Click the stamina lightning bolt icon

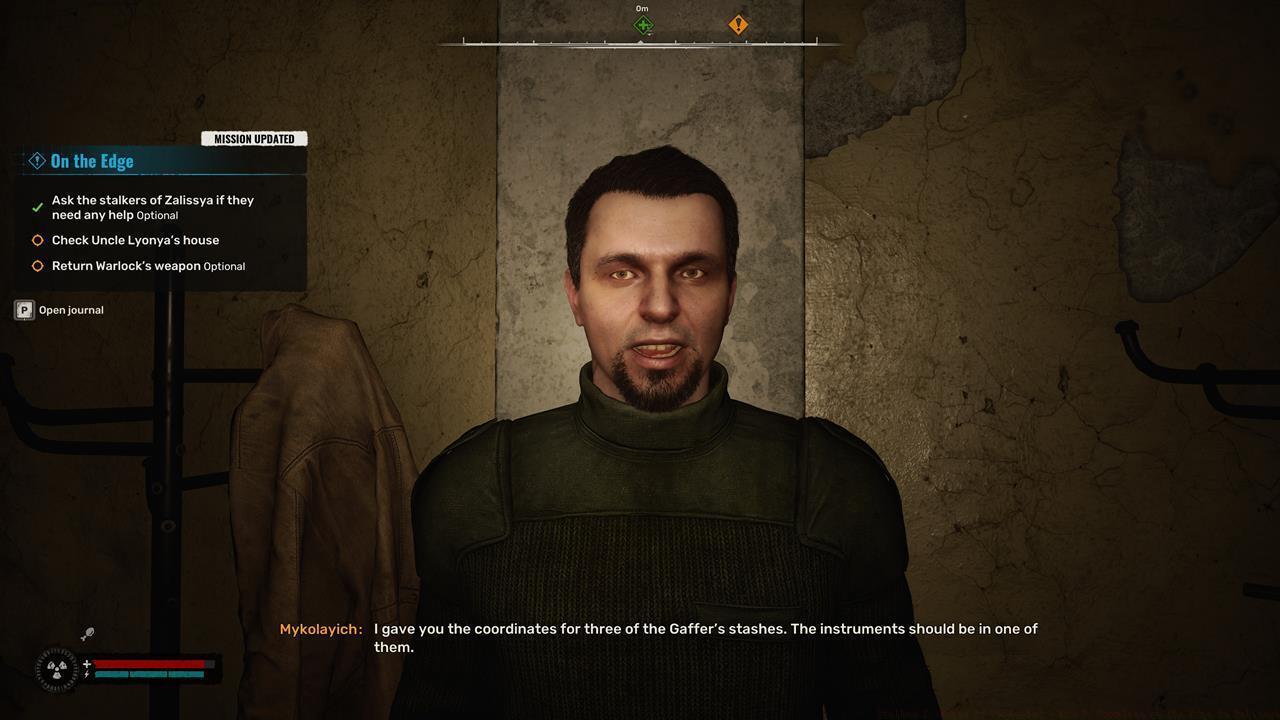pos(87,673)
